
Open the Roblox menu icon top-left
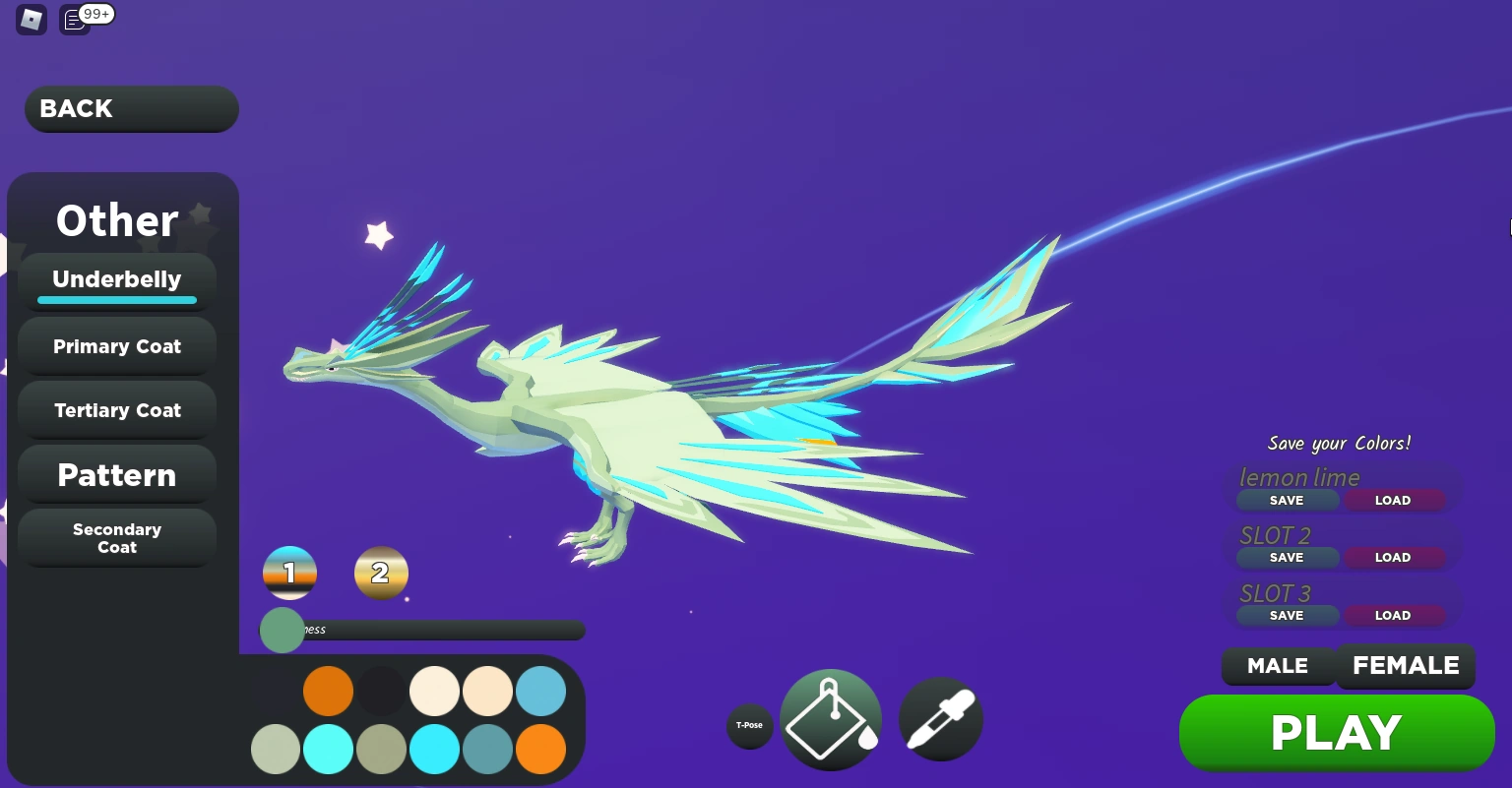coord(31,20)
